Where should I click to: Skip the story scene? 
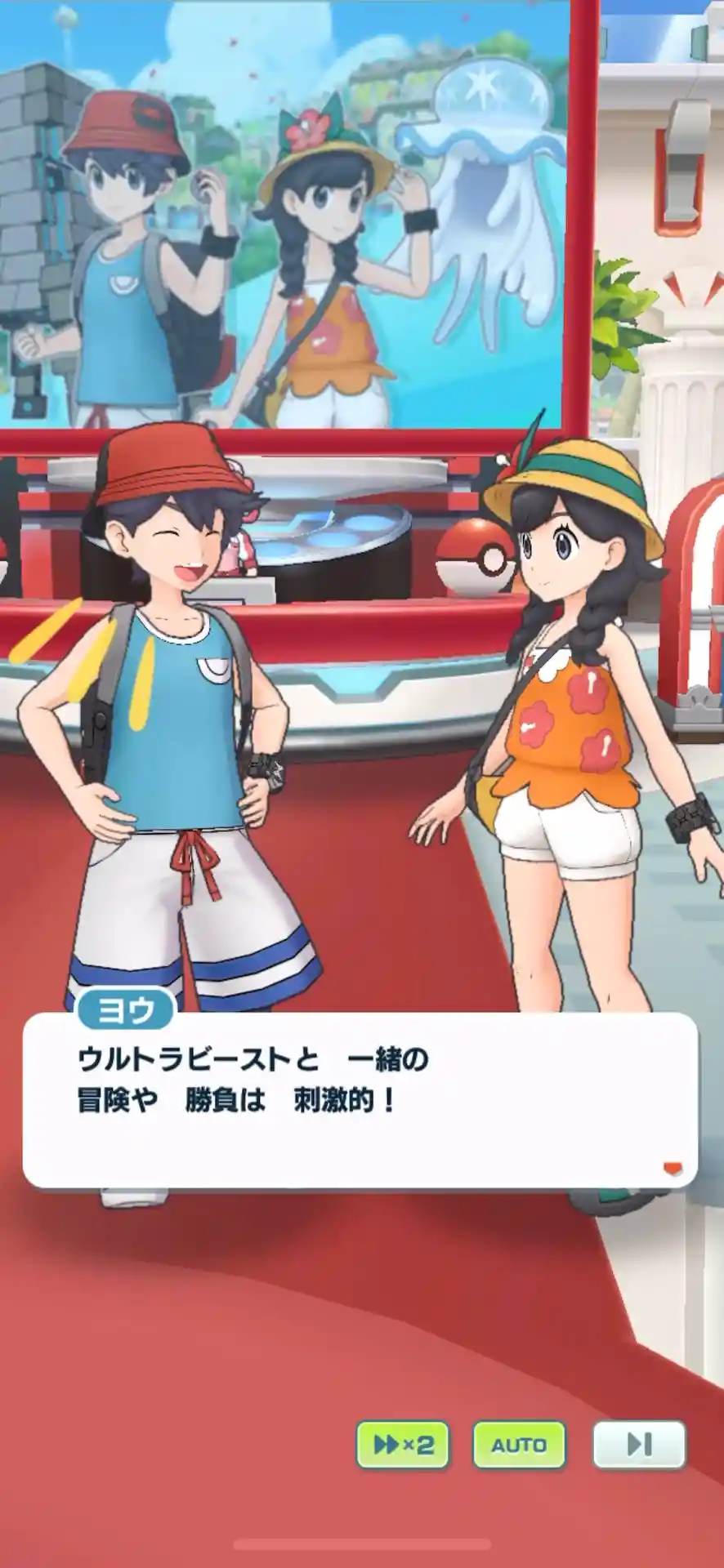click(639, 1445)
